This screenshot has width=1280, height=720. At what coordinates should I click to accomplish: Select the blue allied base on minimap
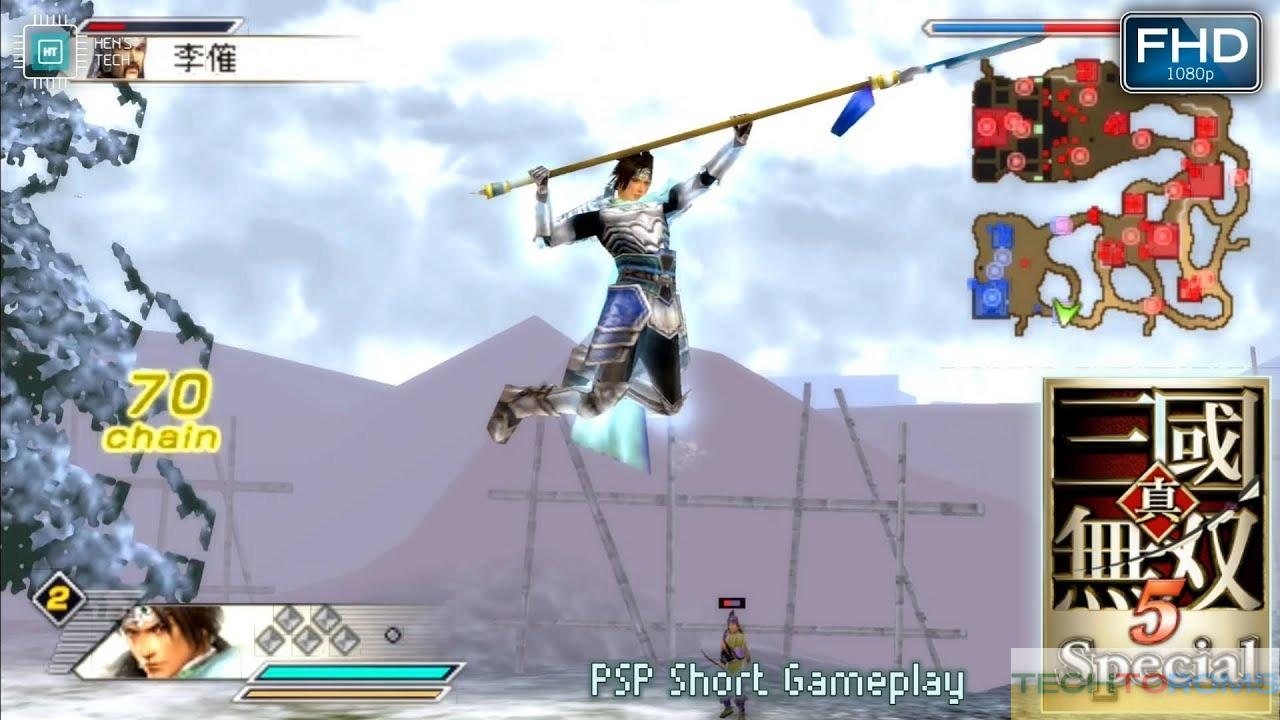point(990,298)
